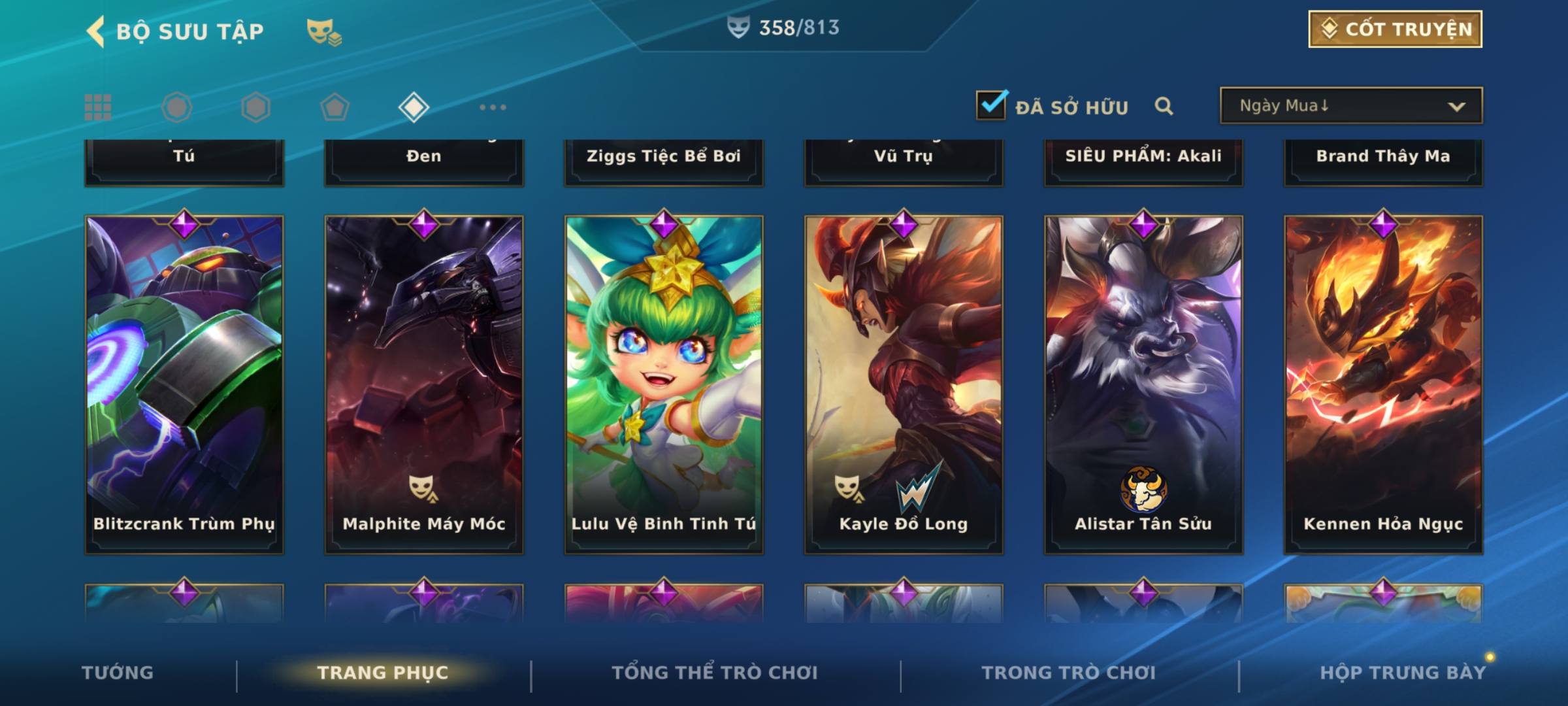
Task: Select the all-rarities grid filter
Action: pyautogui.click(x=98, y=107)
